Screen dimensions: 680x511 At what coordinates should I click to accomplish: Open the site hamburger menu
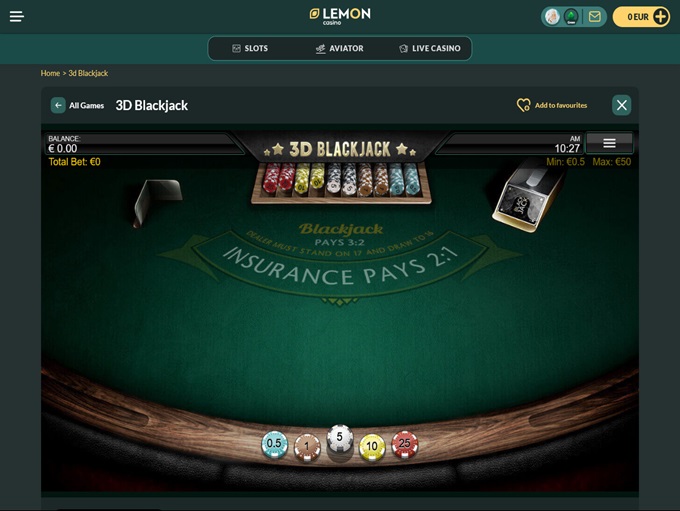tap(17, 17)
